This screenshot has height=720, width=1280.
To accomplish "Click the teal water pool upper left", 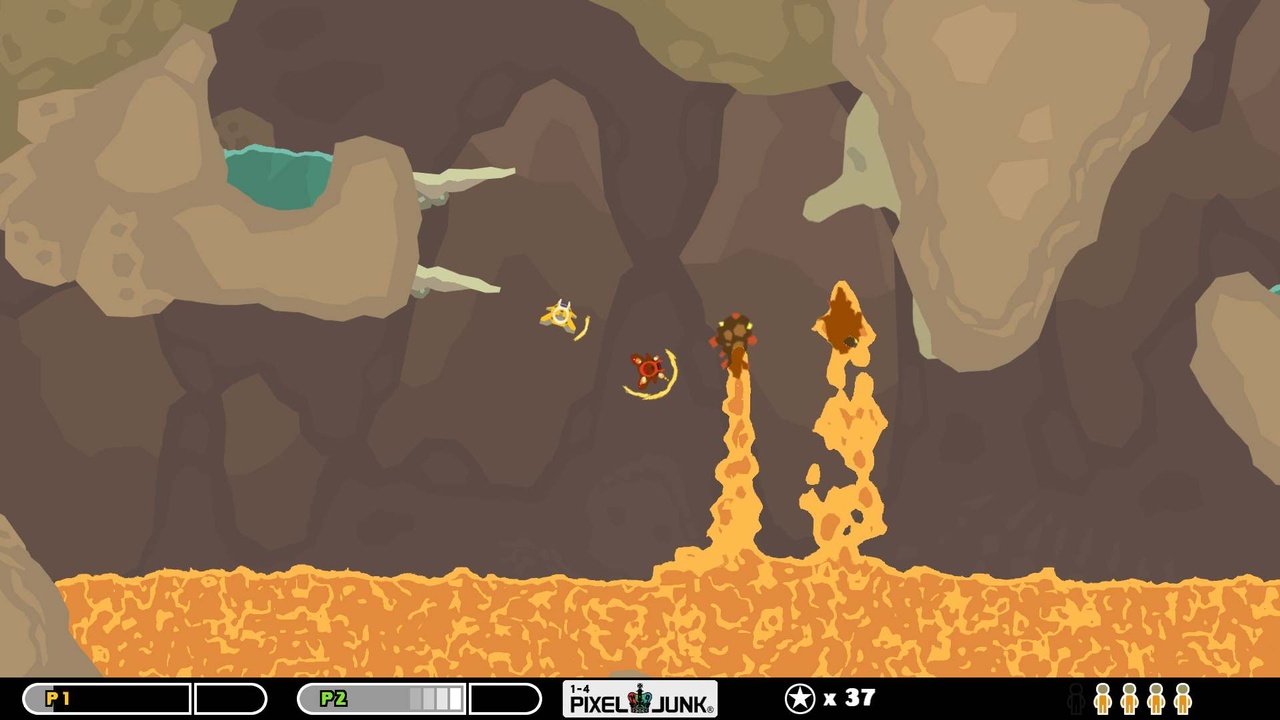I will (x=280, y=175).
